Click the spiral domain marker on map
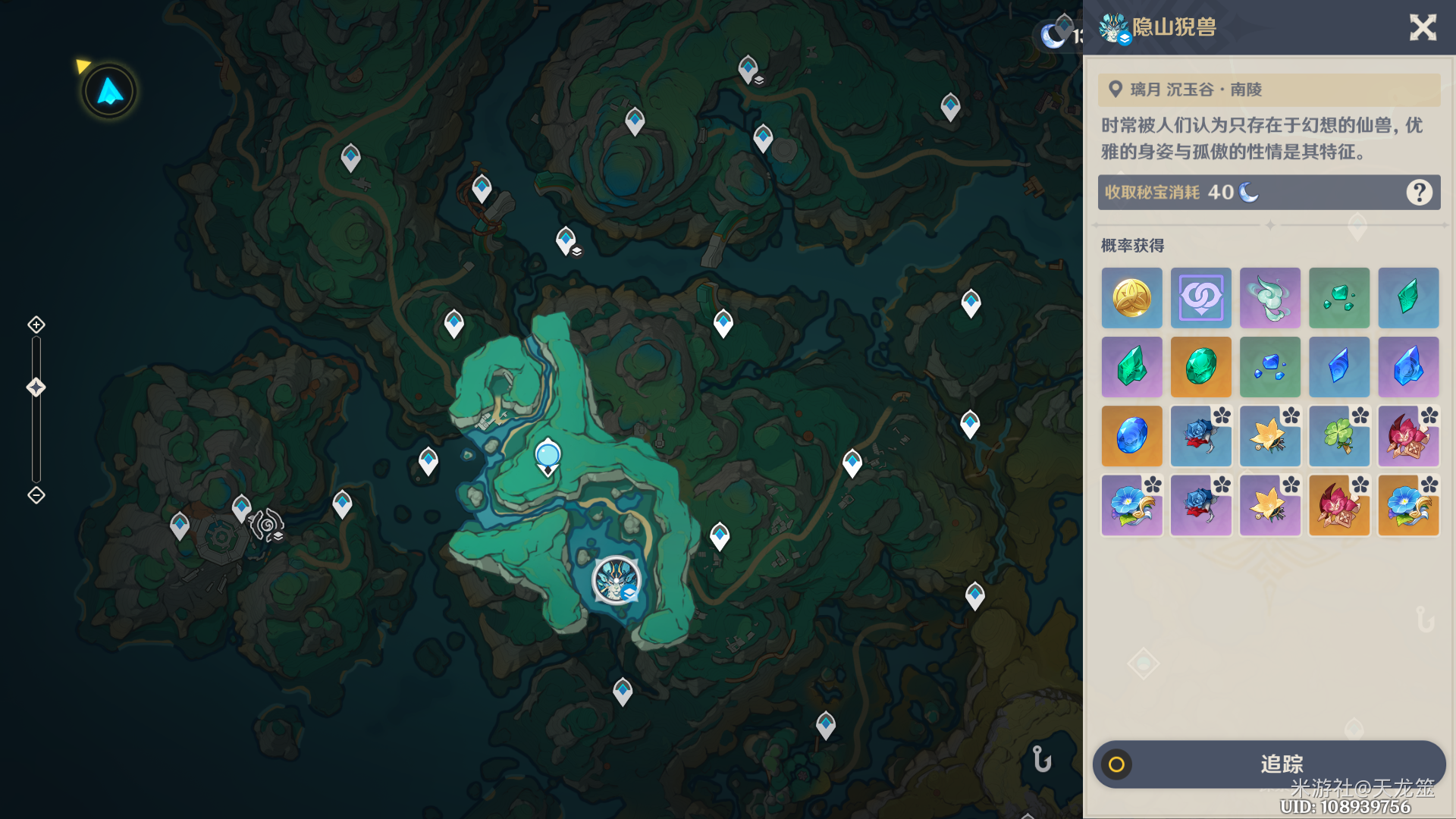This screenshot has width=1456, height=819. [x=267, y=524]
